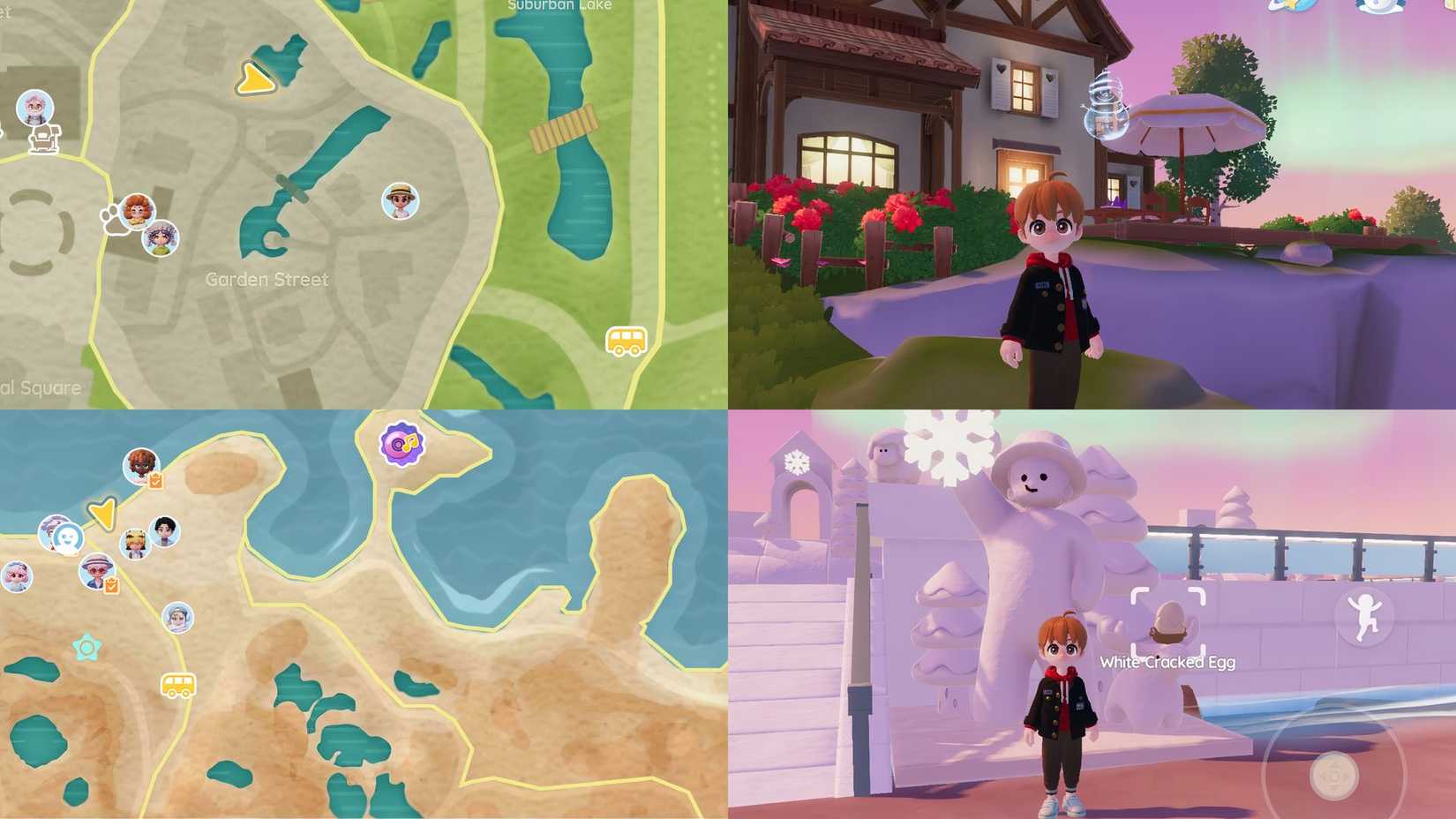Toggle the orange quest clipboard on the sunglasses NPC
This screenshot has height=819, width=1456.
click(109, 584)
